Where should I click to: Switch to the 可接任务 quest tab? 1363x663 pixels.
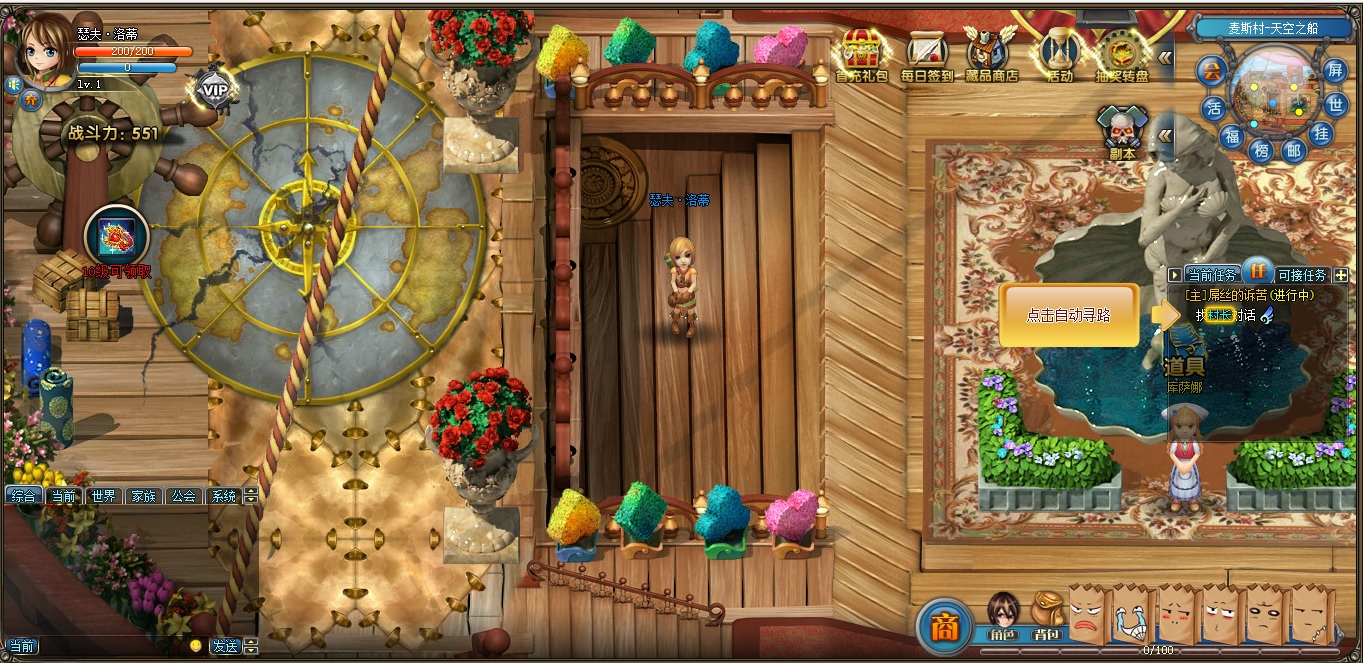(x=1302, y=275)
